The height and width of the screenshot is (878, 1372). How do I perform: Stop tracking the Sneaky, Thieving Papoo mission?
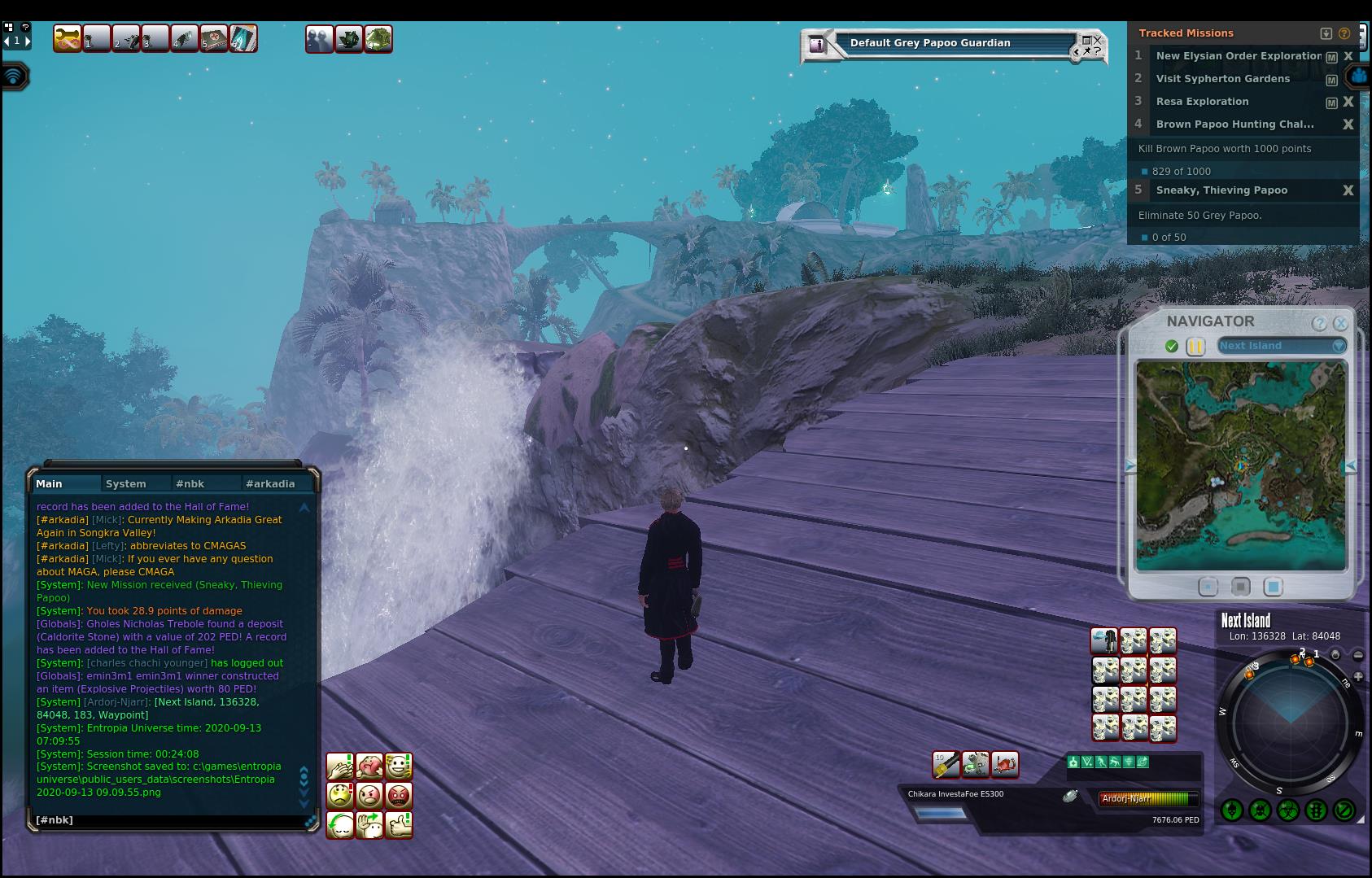point(1348,190)
